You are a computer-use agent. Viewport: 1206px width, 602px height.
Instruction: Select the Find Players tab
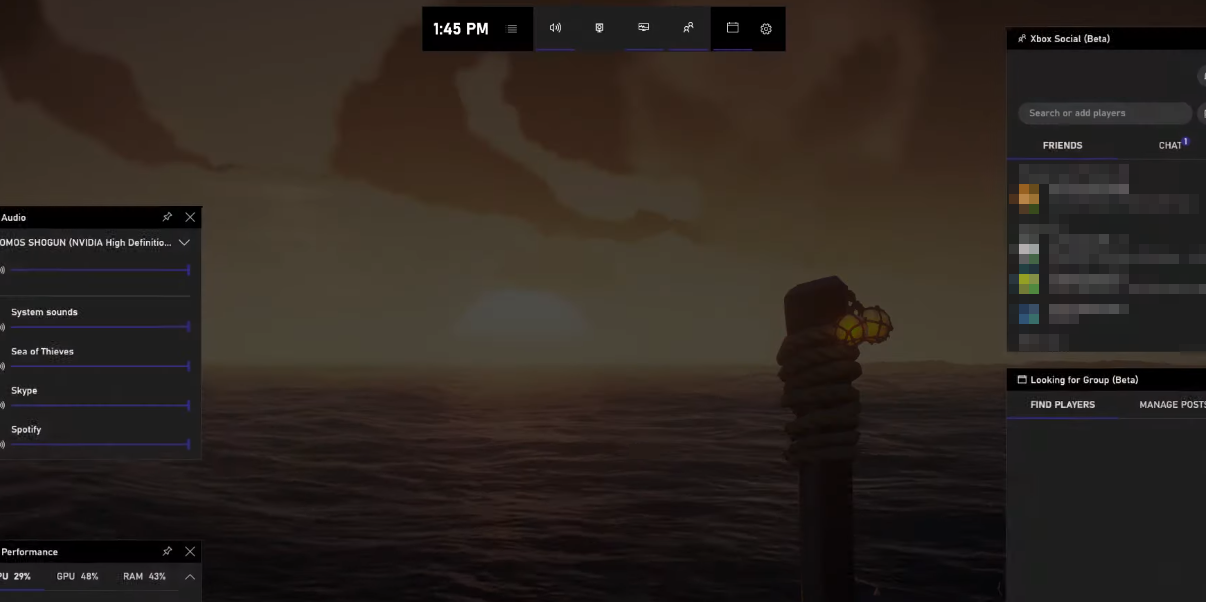coord(1062,405)
